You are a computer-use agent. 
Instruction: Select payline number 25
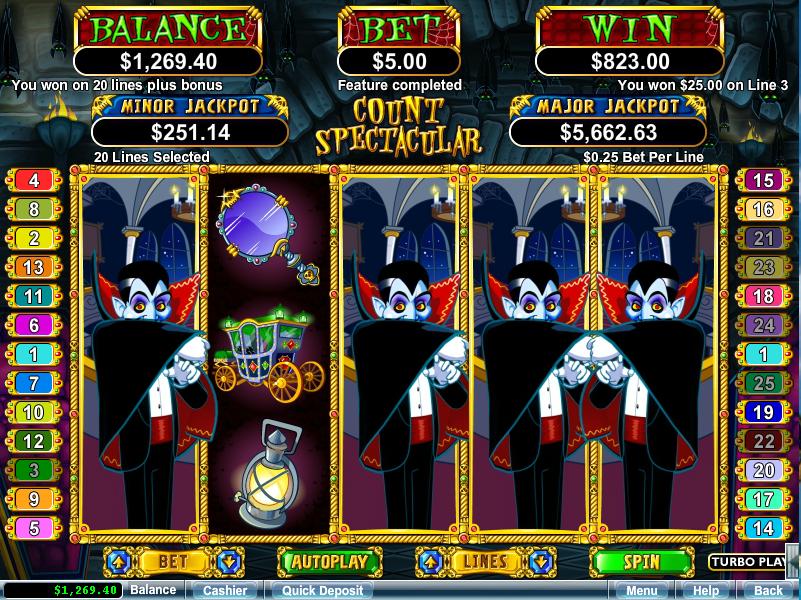[x=764, y=383]
